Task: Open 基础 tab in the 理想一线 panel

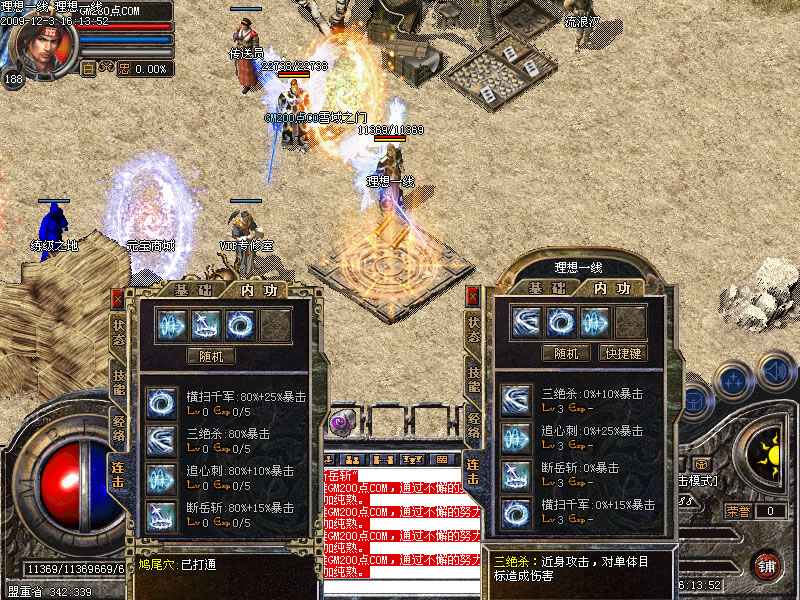Action: point(547,288)
